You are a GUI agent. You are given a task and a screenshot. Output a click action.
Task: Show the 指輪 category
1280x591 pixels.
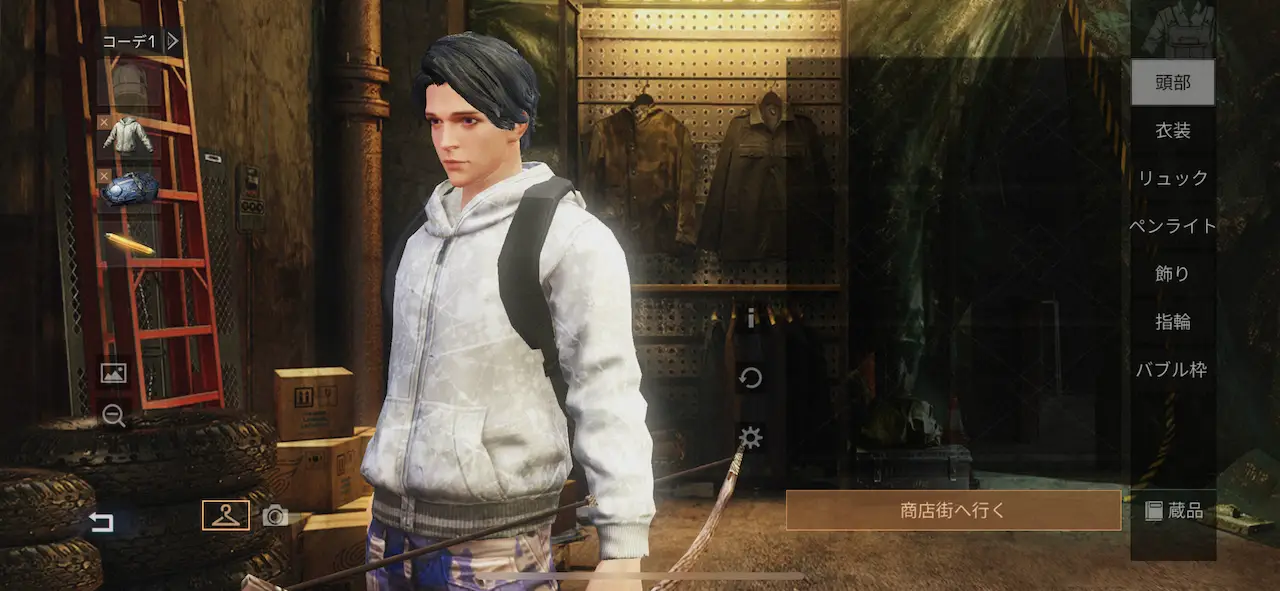point(1172,321)
